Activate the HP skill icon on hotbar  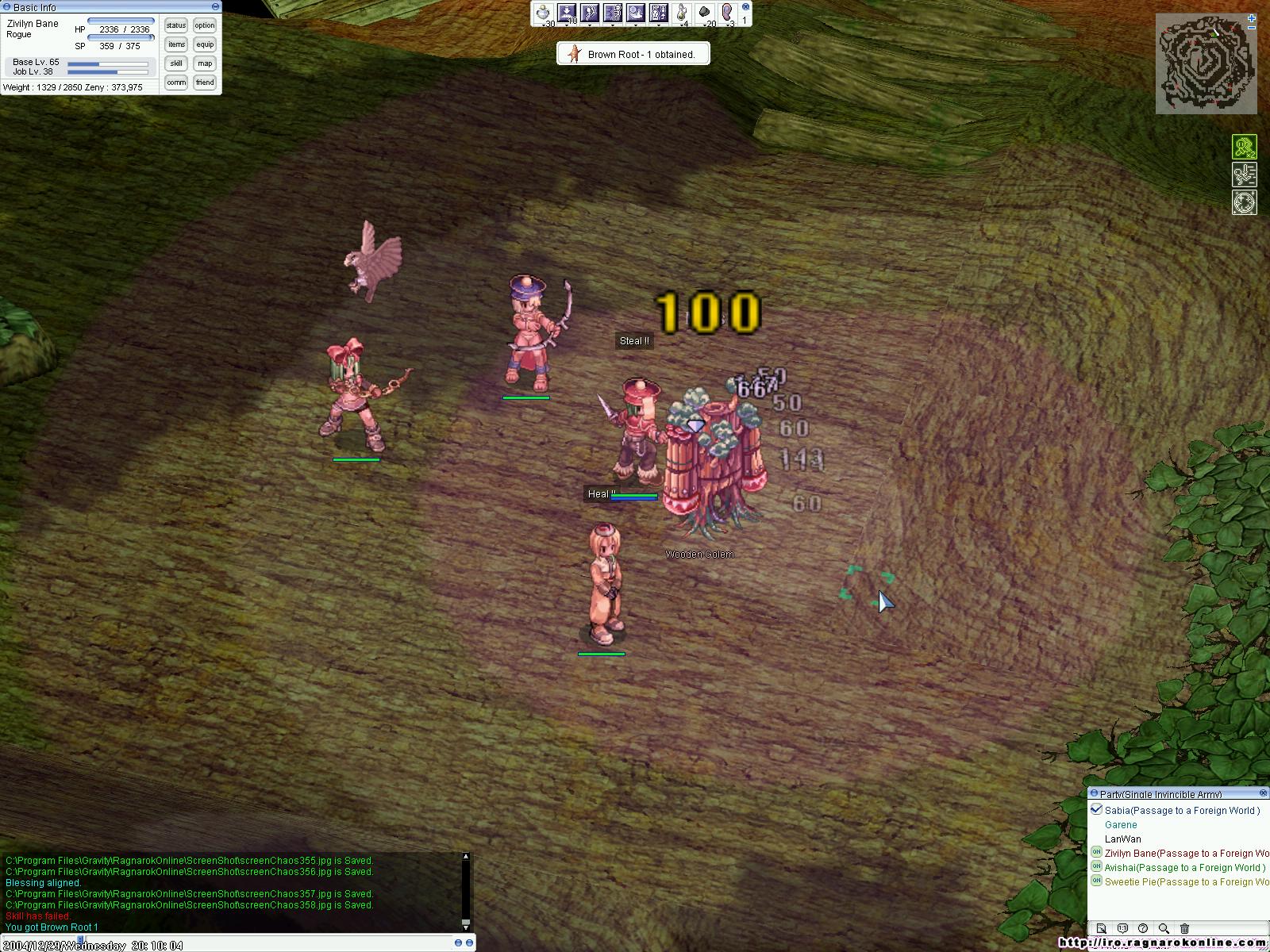659,13
